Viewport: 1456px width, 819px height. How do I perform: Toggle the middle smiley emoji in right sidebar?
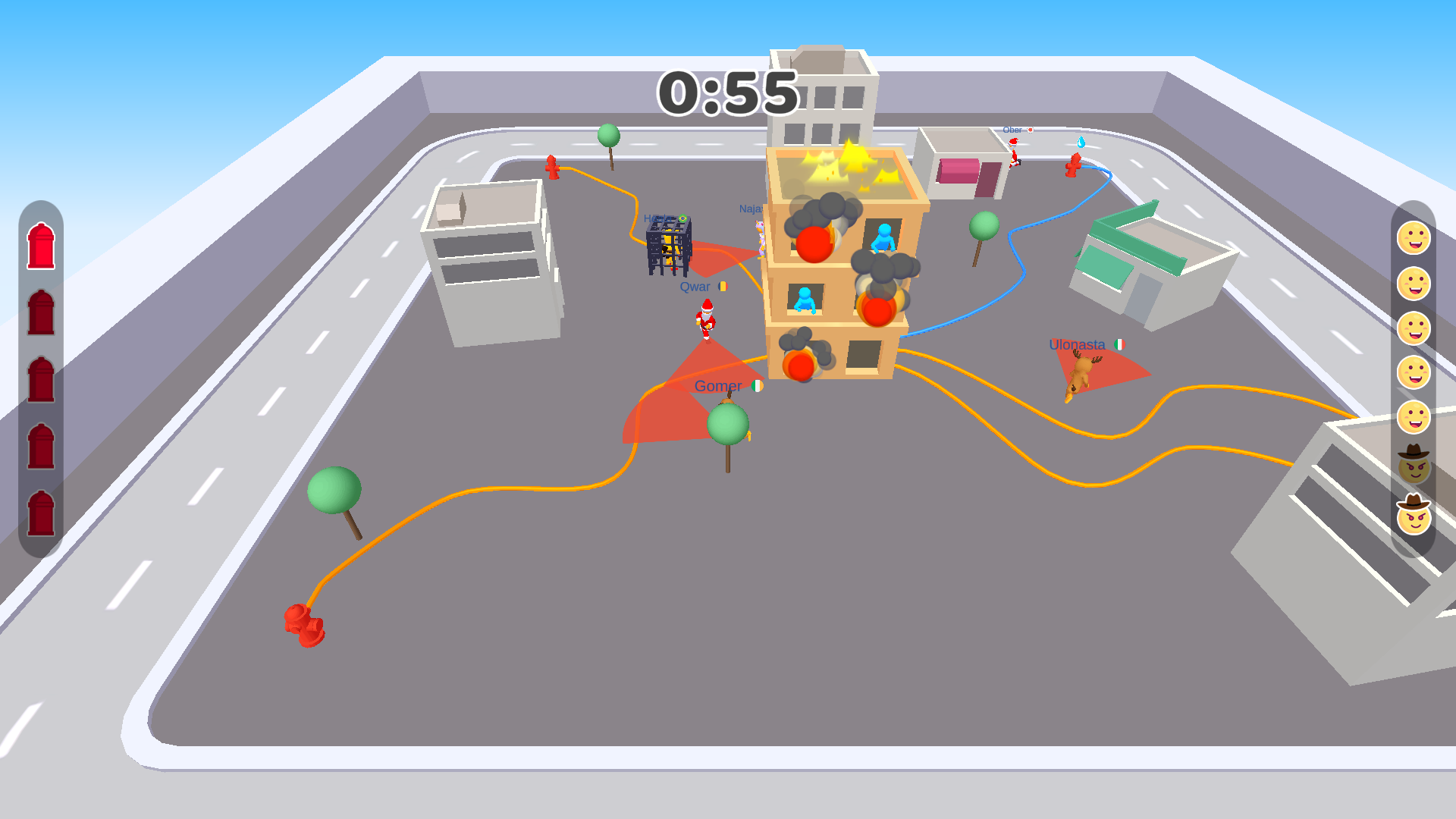1414,327
